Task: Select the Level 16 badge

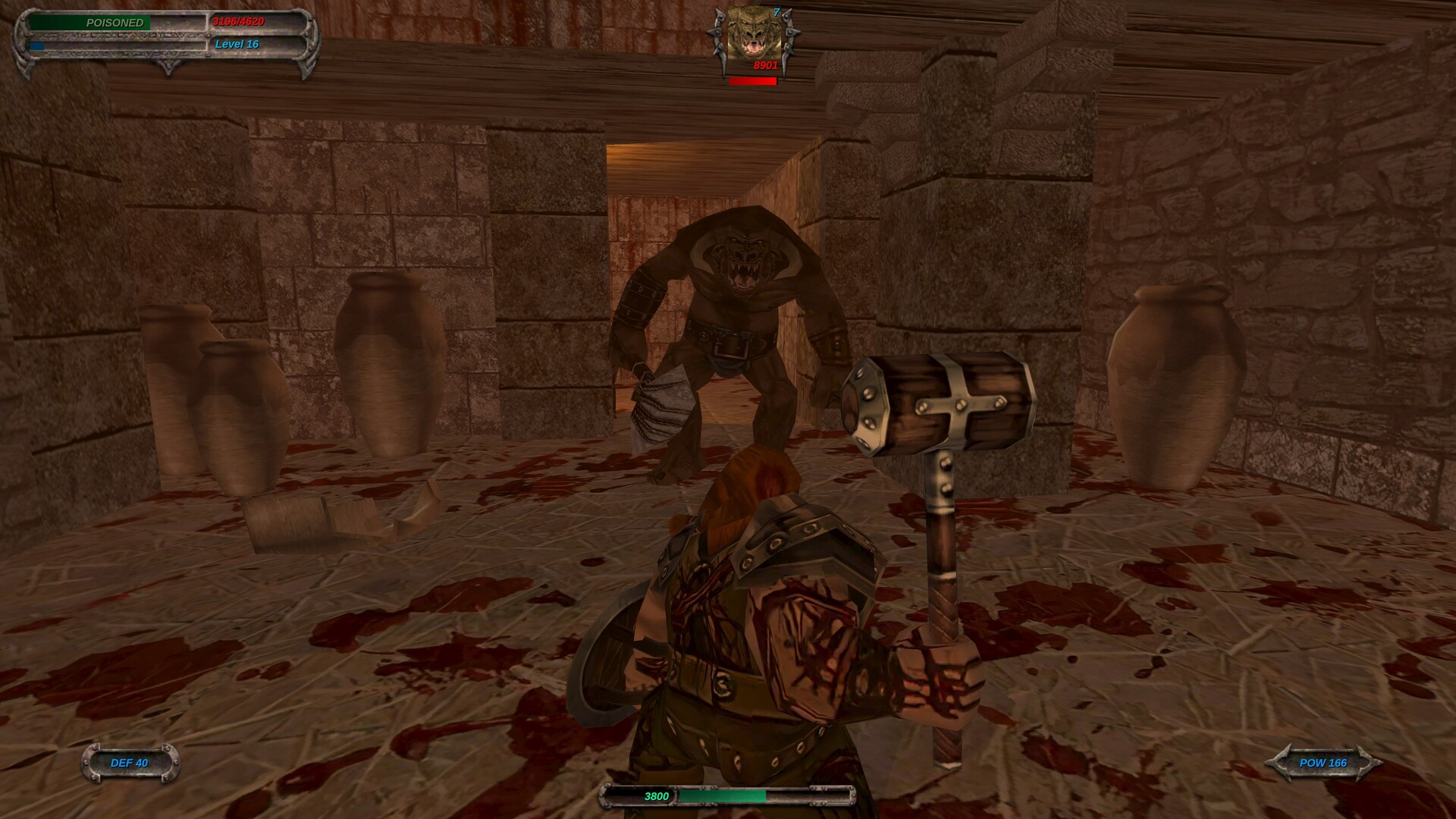Action: coord(237,44)
